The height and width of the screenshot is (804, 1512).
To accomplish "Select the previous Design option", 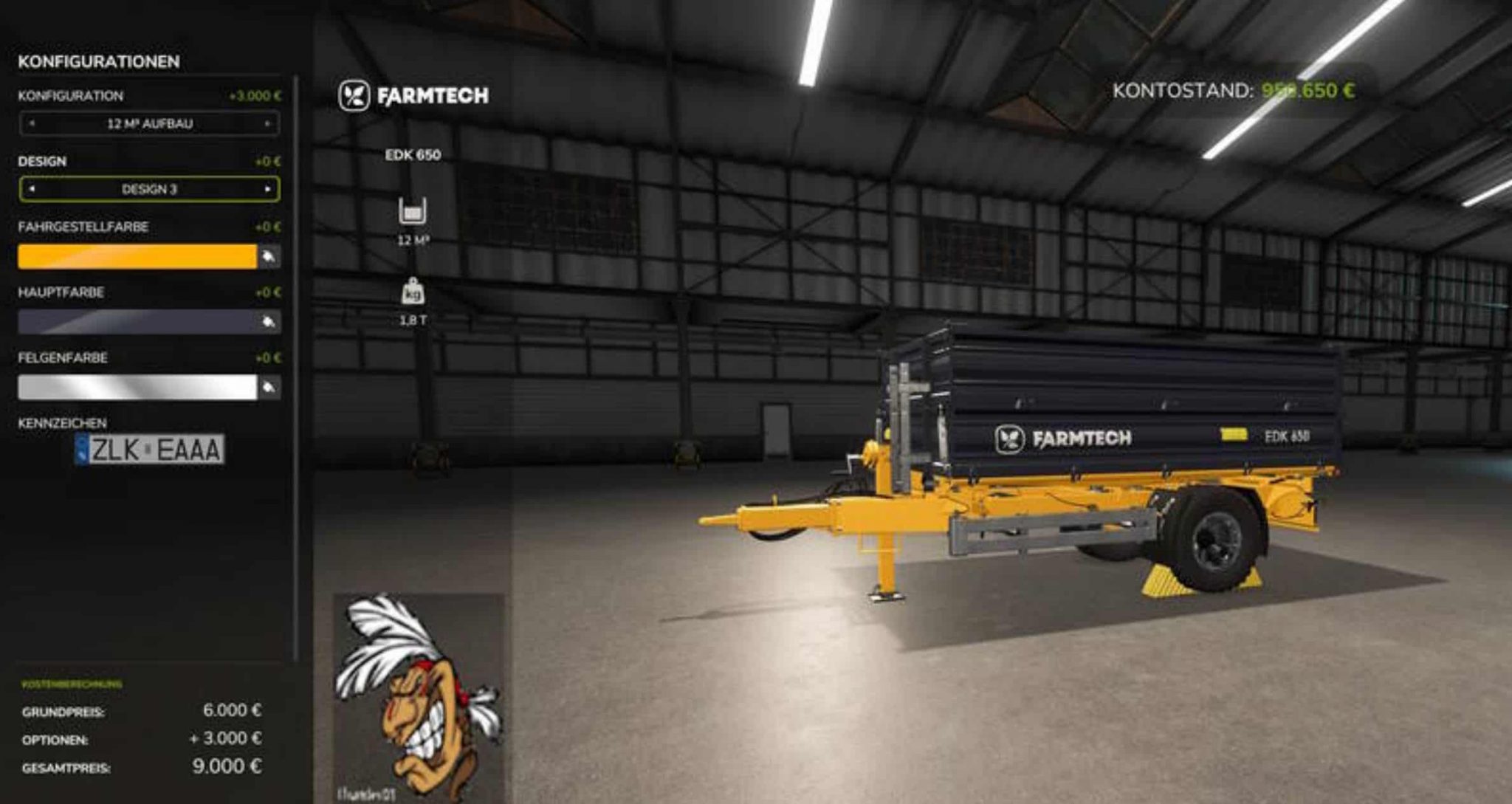I will pyautogui.click(x=31, y=189).
